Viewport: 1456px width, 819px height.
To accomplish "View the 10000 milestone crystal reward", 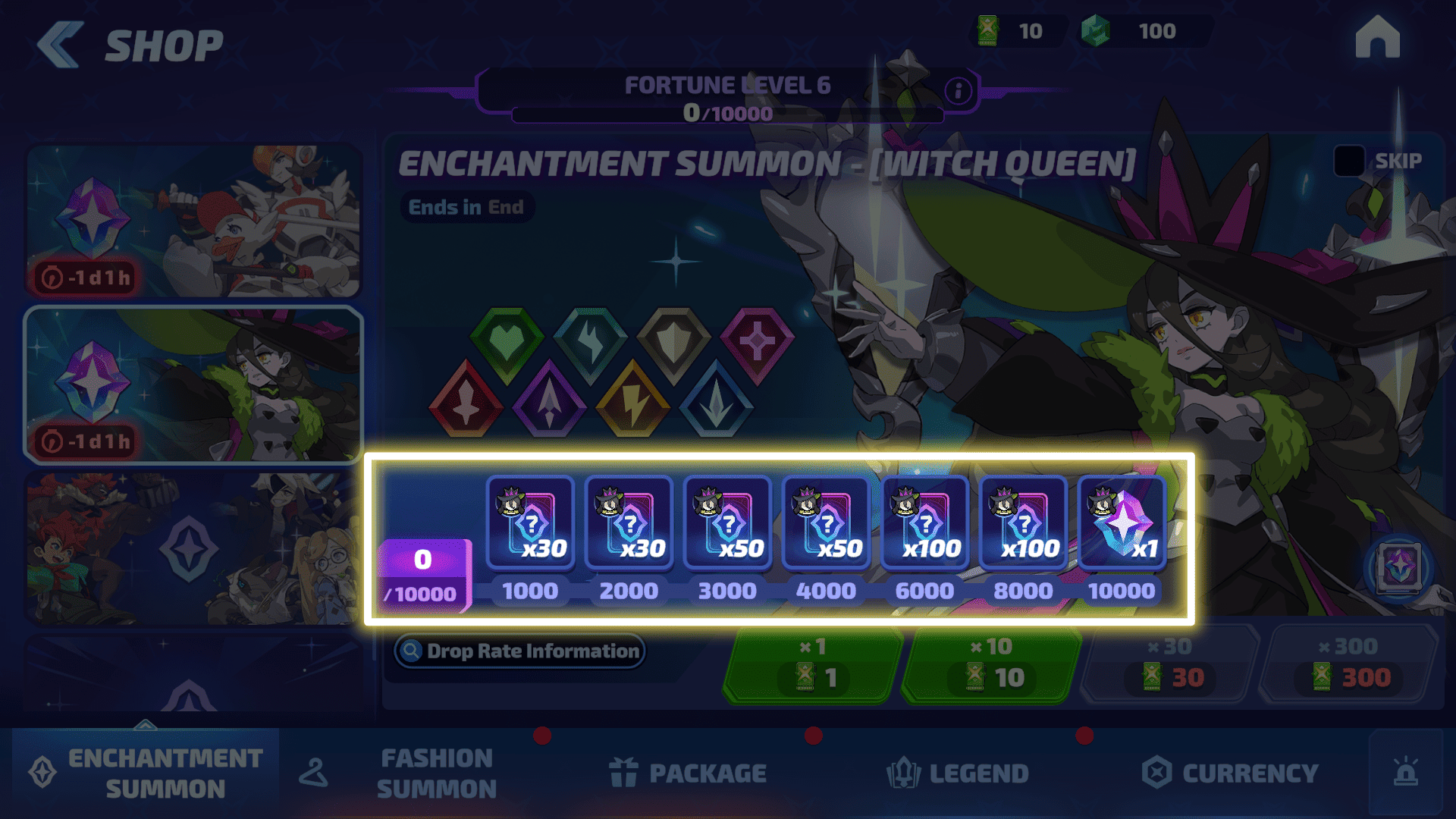I will pyautogui.click(x=1122, y=522).
